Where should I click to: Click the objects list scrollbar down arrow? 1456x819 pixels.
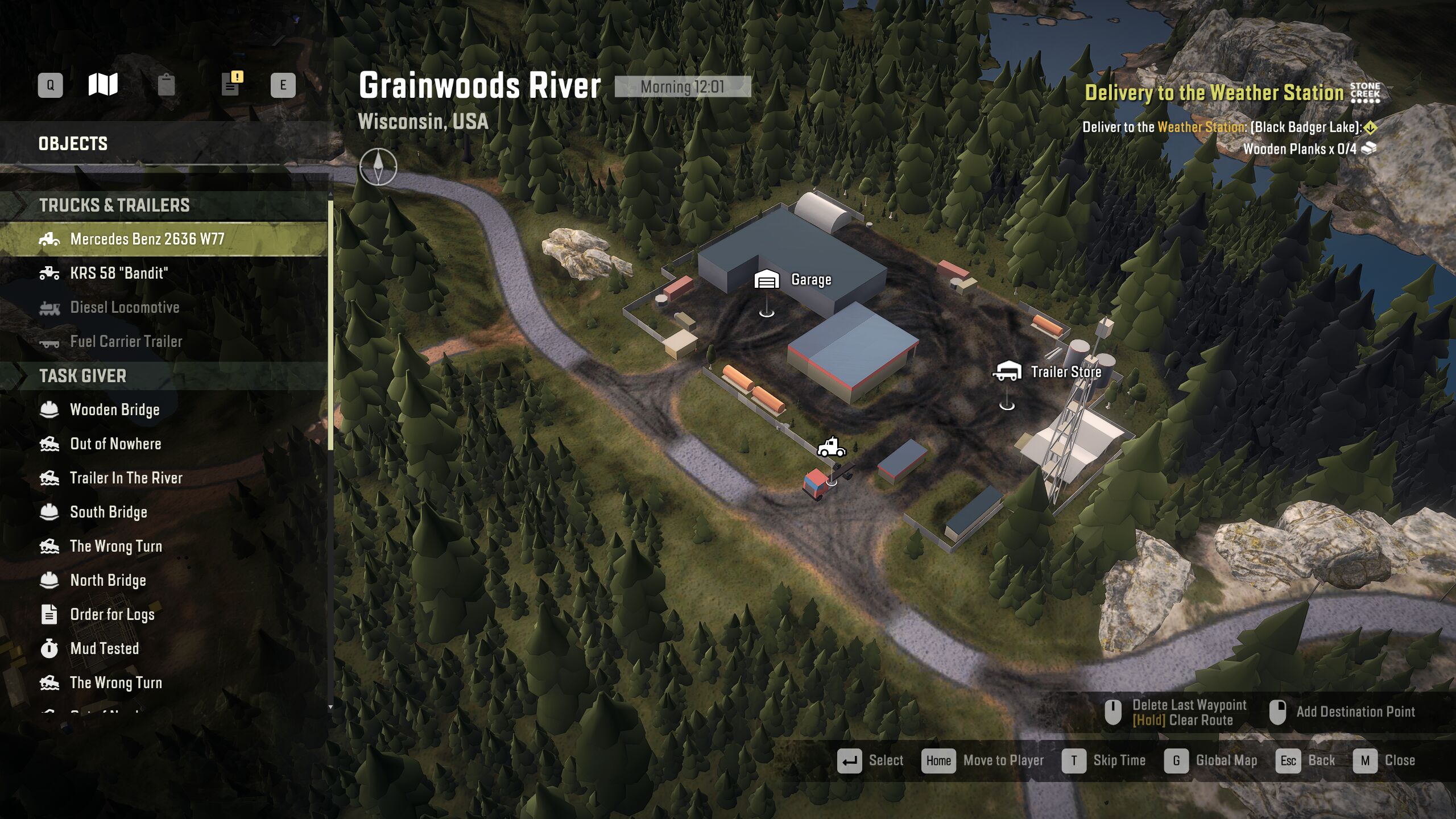(330, 707)
